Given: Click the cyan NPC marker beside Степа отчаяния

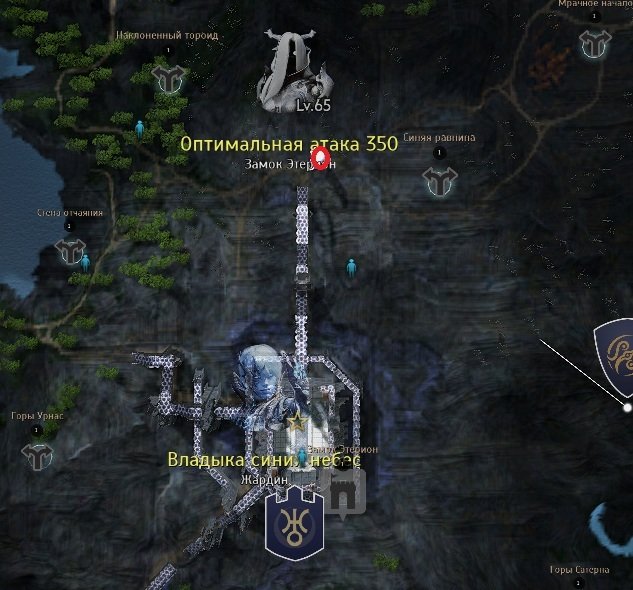Looking at the screenshot, I should pyautogui.click(x=85, y=262).
